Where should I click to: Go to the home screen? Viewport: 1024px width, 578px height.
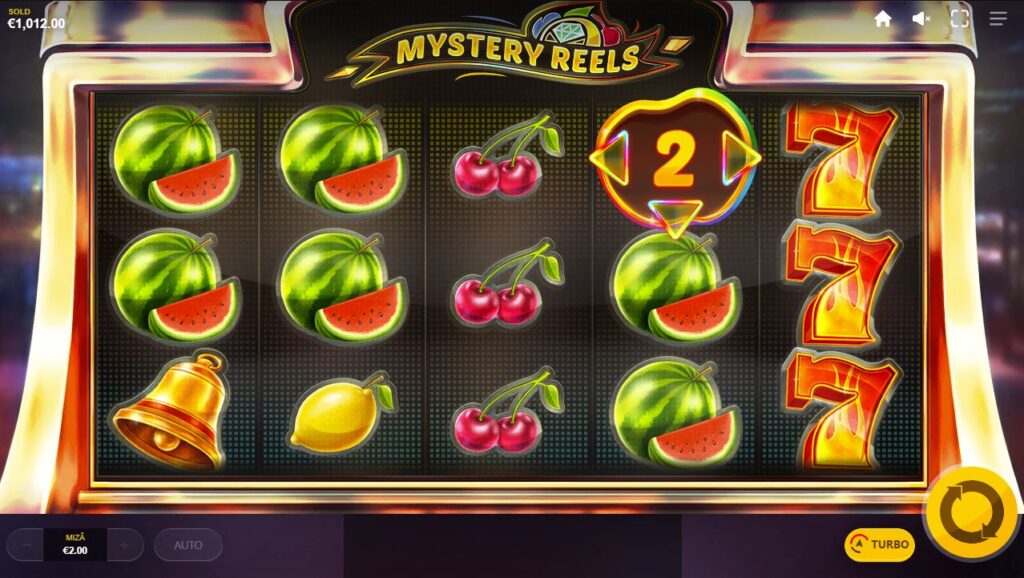(x=883, y=18)
